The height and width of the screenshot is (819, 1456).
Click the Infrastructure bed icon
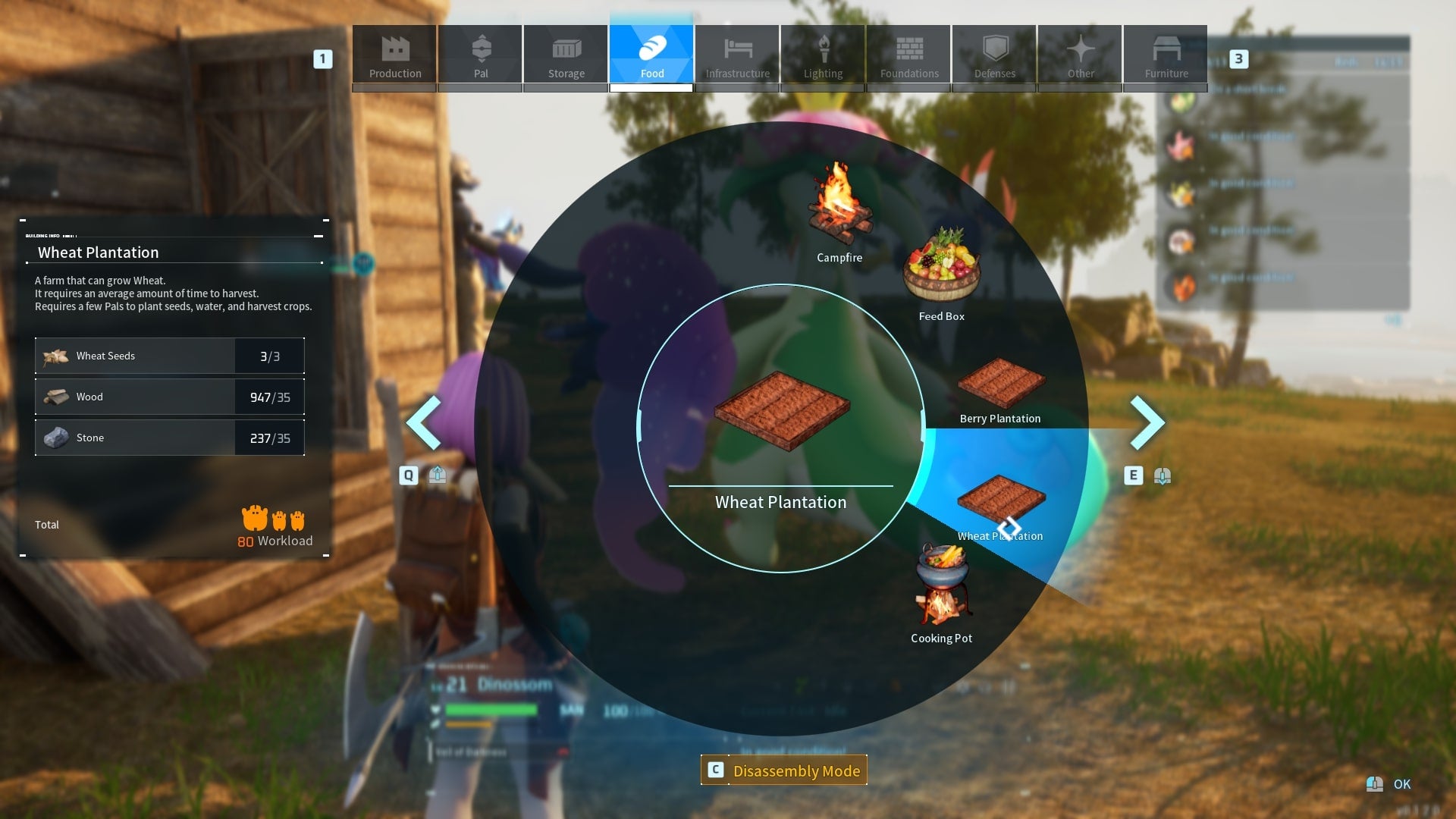pos(737,53)
